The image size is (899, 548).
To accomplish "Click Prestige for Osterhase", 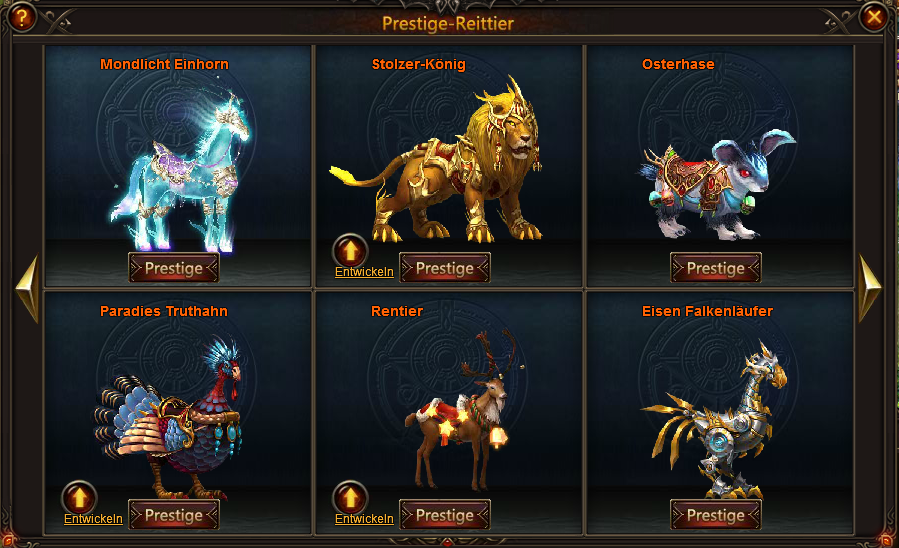I will [716, 268].
